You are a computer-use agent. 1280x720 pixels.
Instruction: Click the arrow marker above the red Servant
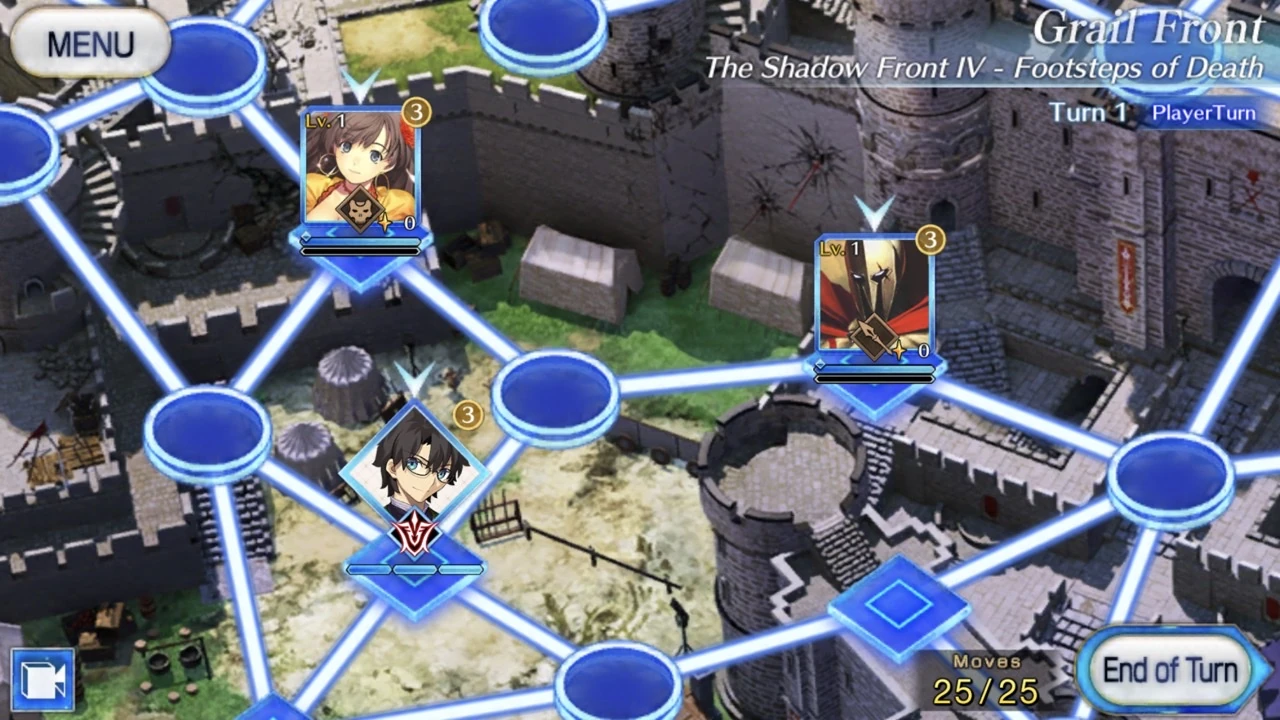point(875,213)
